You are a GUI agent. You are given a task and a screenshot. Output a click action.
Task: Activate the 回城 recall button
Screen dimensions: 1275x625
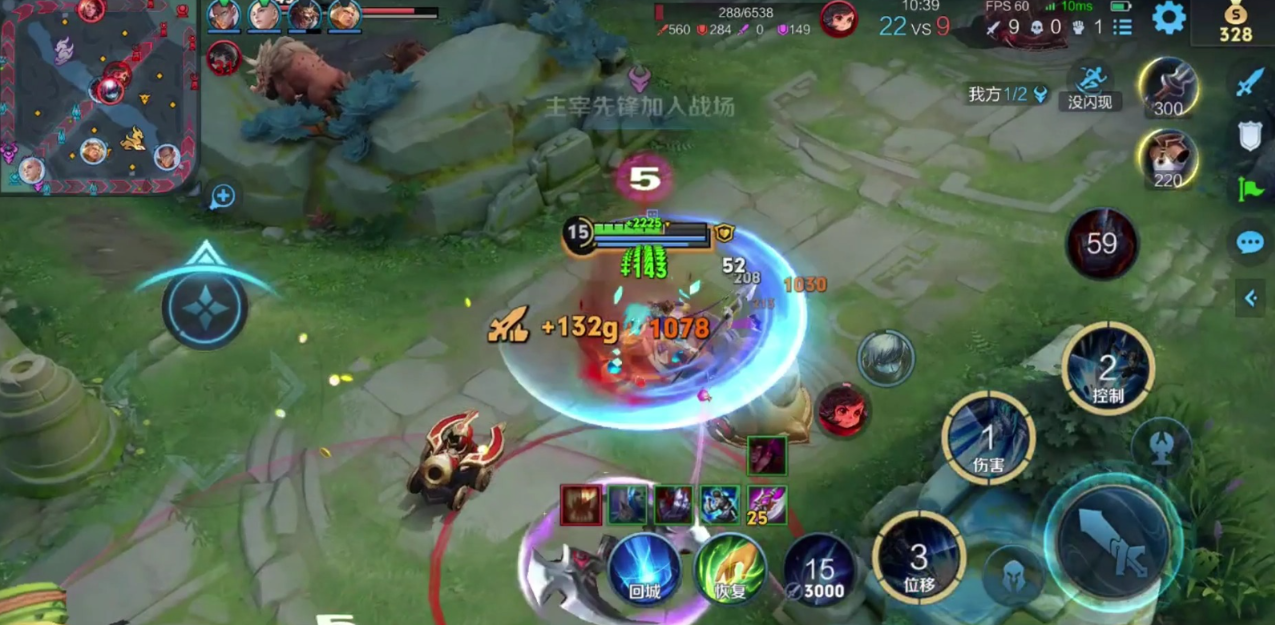(644, 568)
